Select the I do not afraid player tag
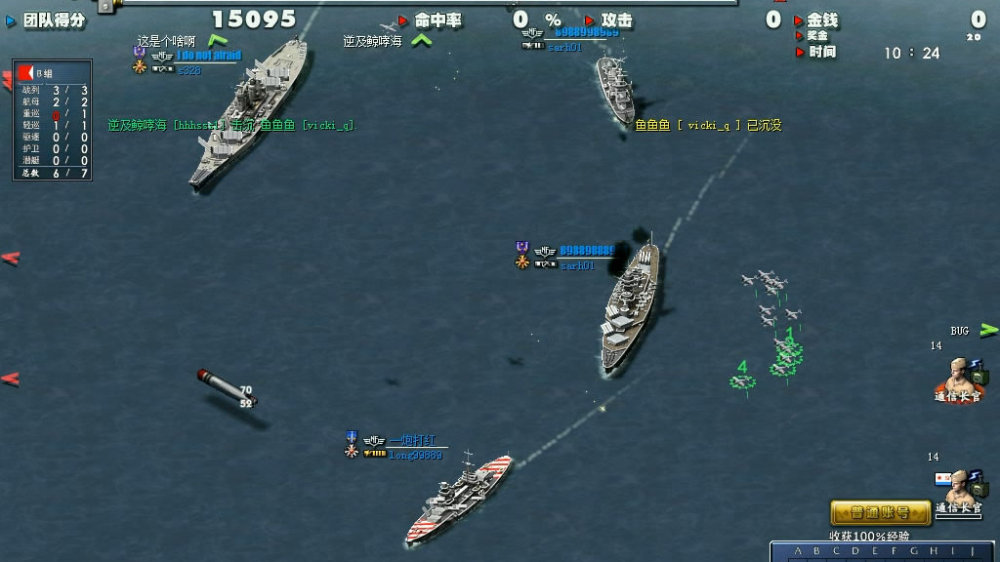Screen dimensions: 1000x562 [209, 56]
